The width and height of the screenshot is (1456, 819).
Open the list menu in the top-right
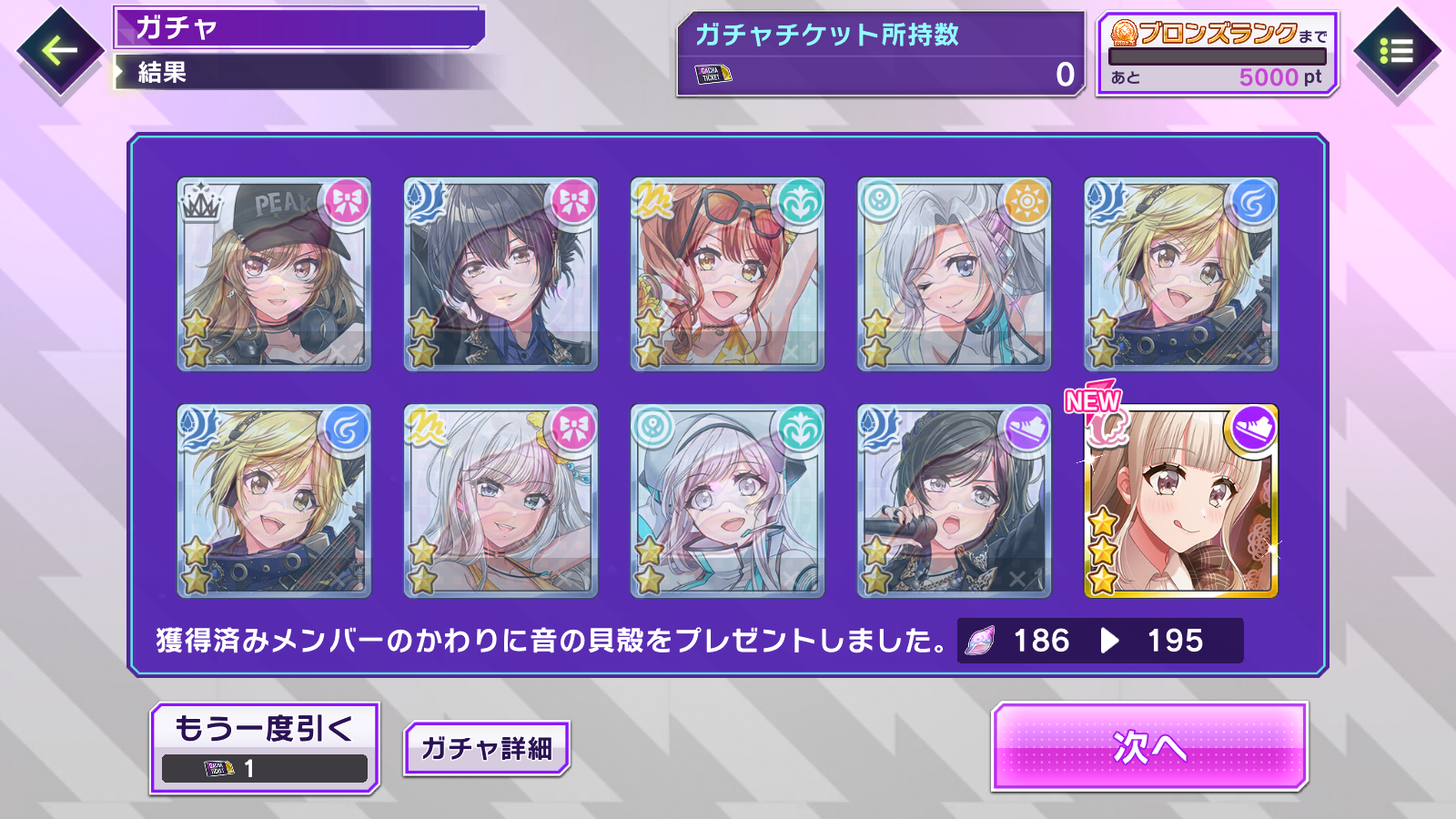tap(1396, 51)
